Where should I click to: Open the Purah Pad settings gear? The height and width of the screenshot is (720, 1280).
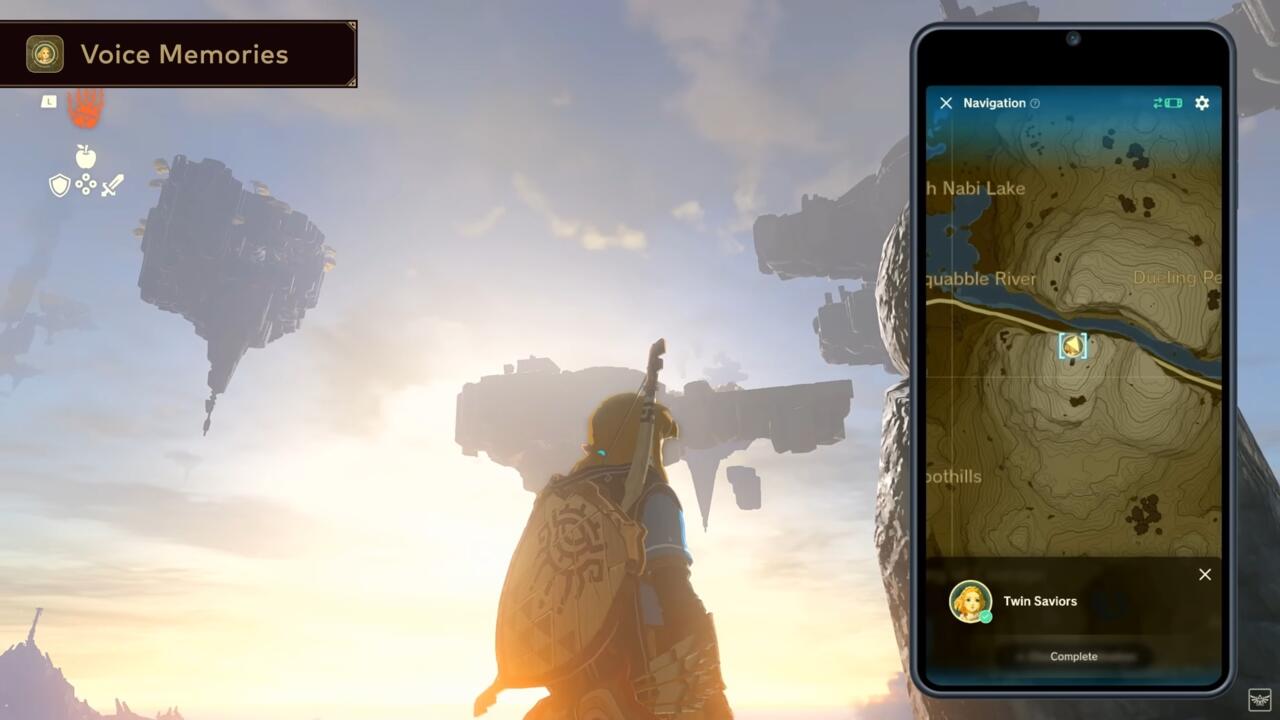click(x=1201, y=103)
